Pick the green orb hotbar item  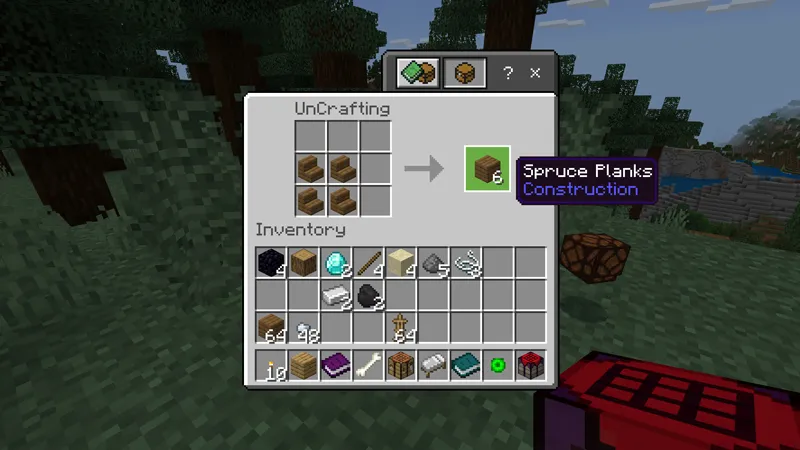tap(497, 365)
